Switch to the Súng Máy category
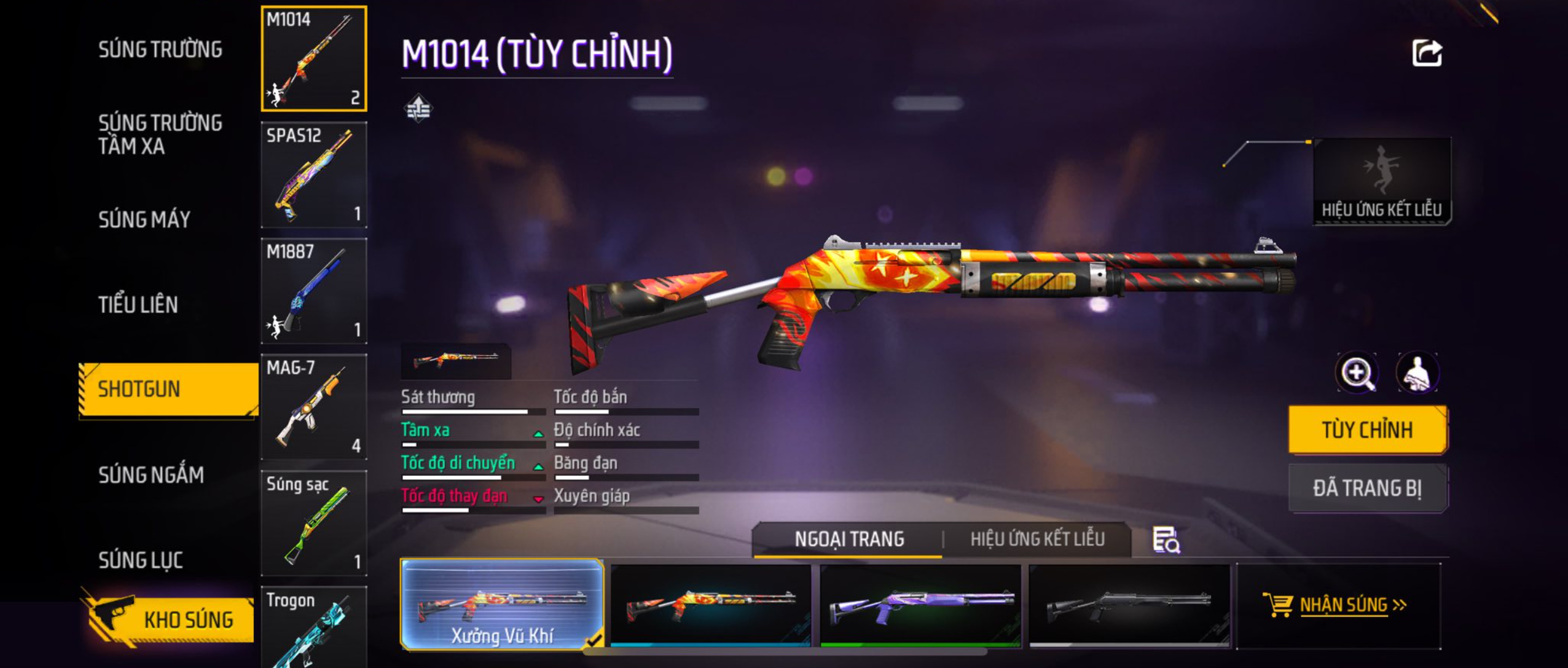Screen dimensions: 1568x668 point(144,219)
